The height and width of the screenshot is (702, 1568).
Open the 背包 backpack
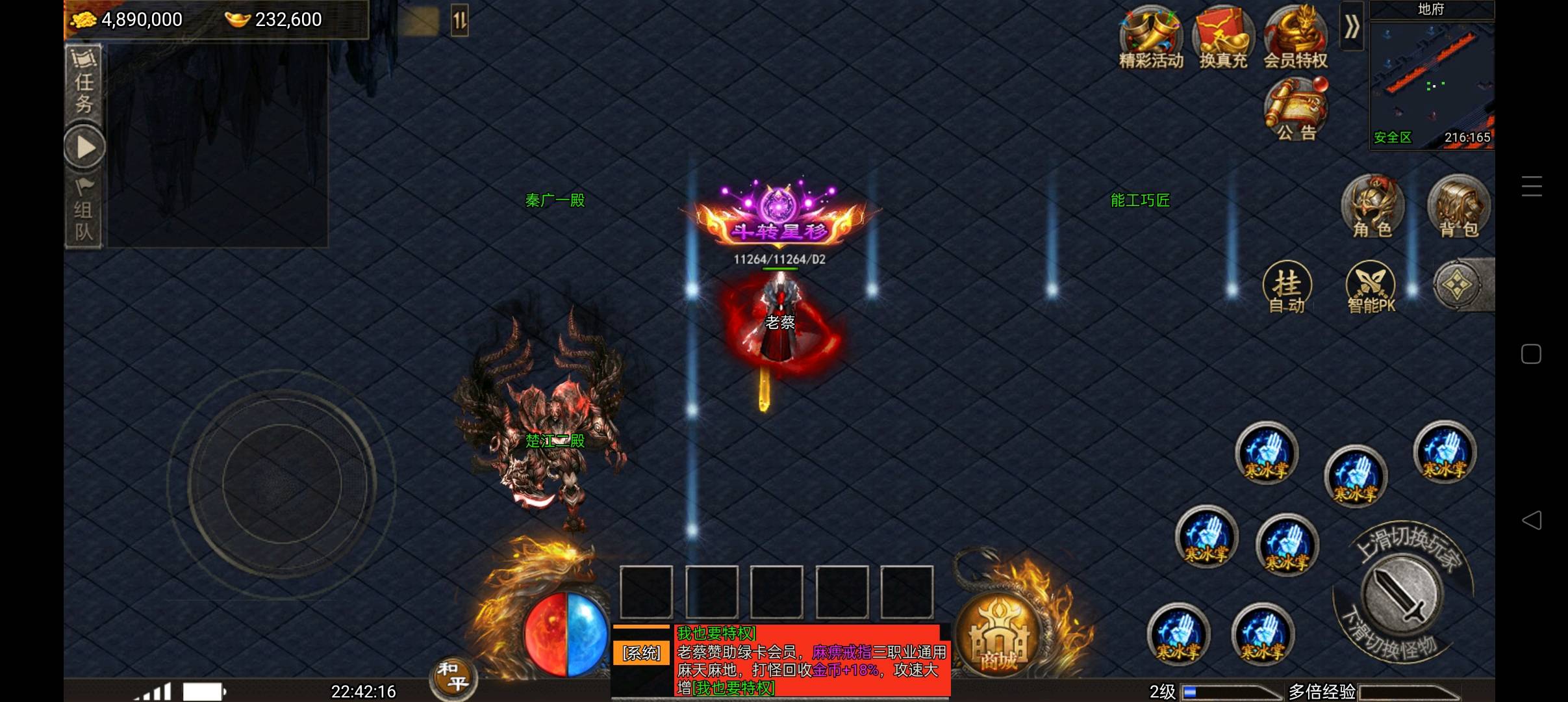pyautogui.click(x=1459, y=207)
